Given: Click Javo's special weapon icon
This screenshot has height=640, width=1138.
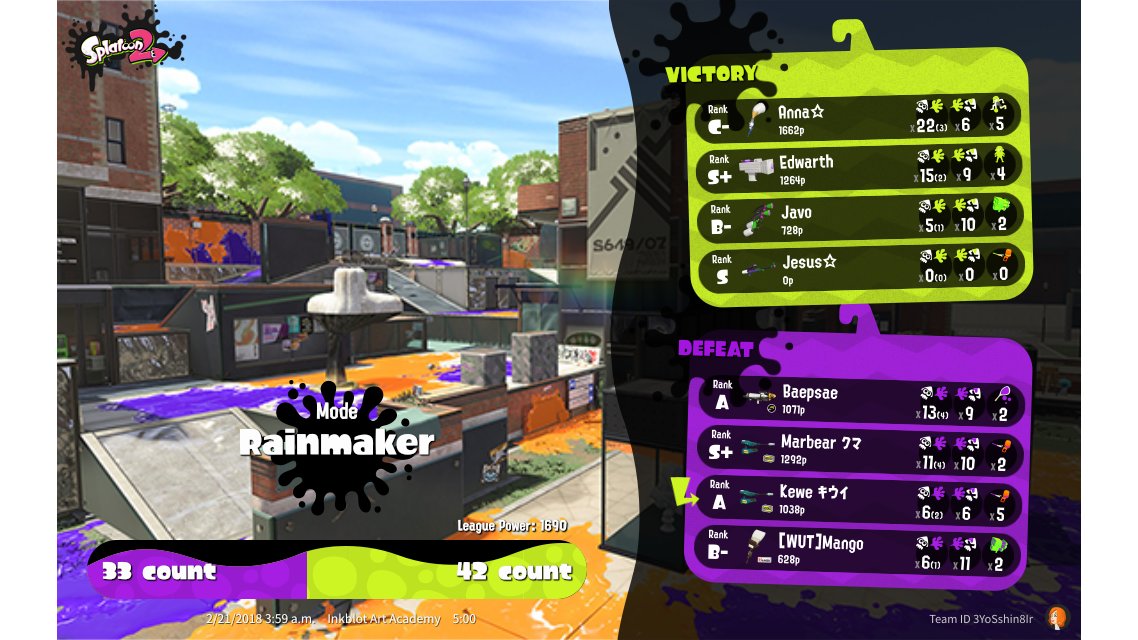Looking at the screenshot, I should (1001, 217).
